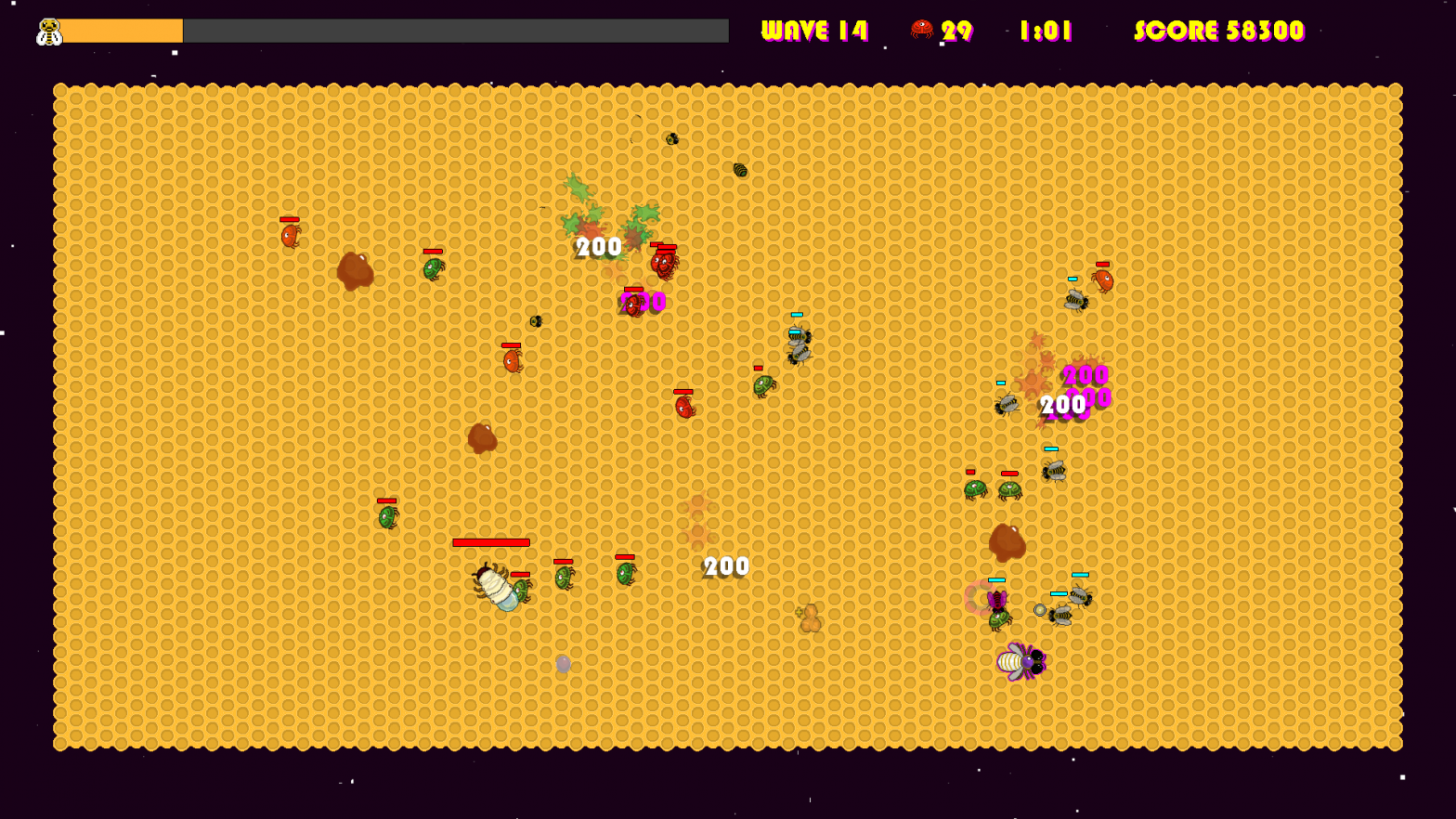
Task: Click the red crab counter icon in the HUD
Action: tap(922, 30)
